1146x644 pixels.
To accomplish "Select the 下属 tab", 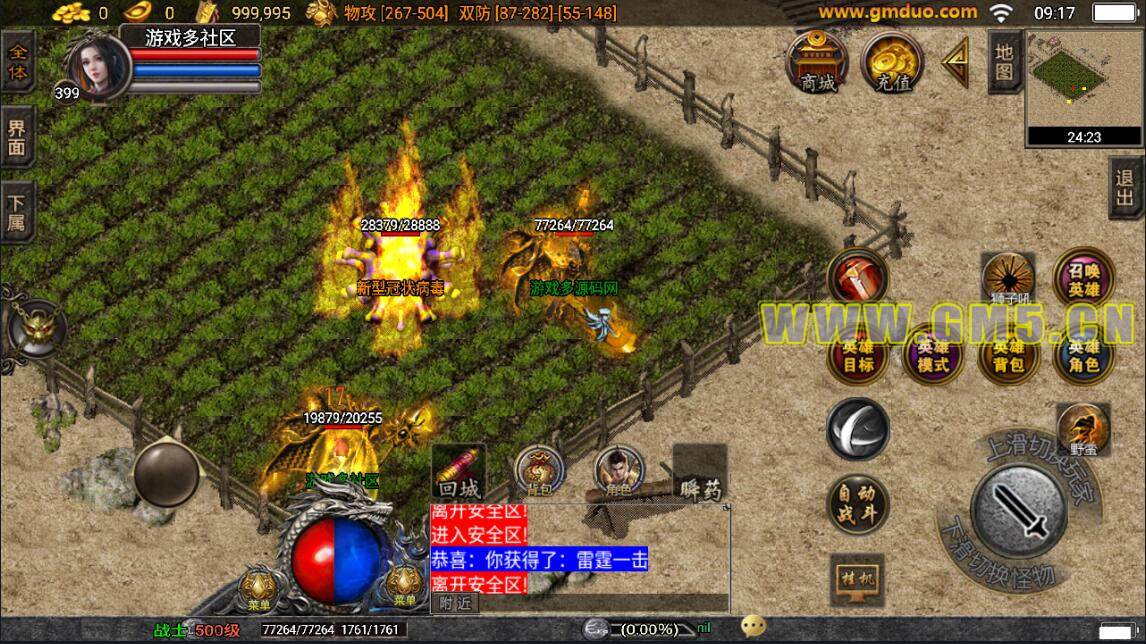I will pos(18,210).
